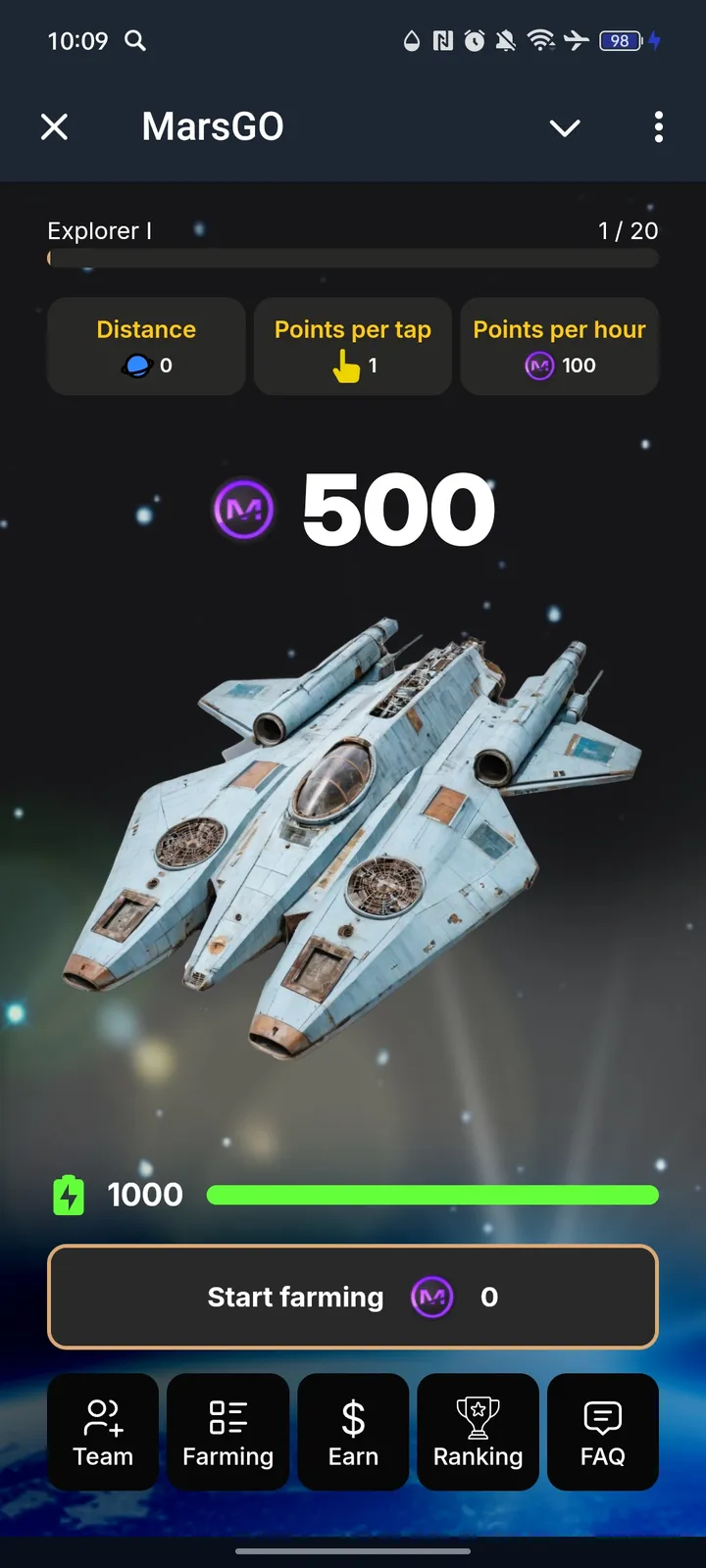706x1568 pixels.
Task: Collapse the app with the chevron arrow
Action: click(565, 127)
